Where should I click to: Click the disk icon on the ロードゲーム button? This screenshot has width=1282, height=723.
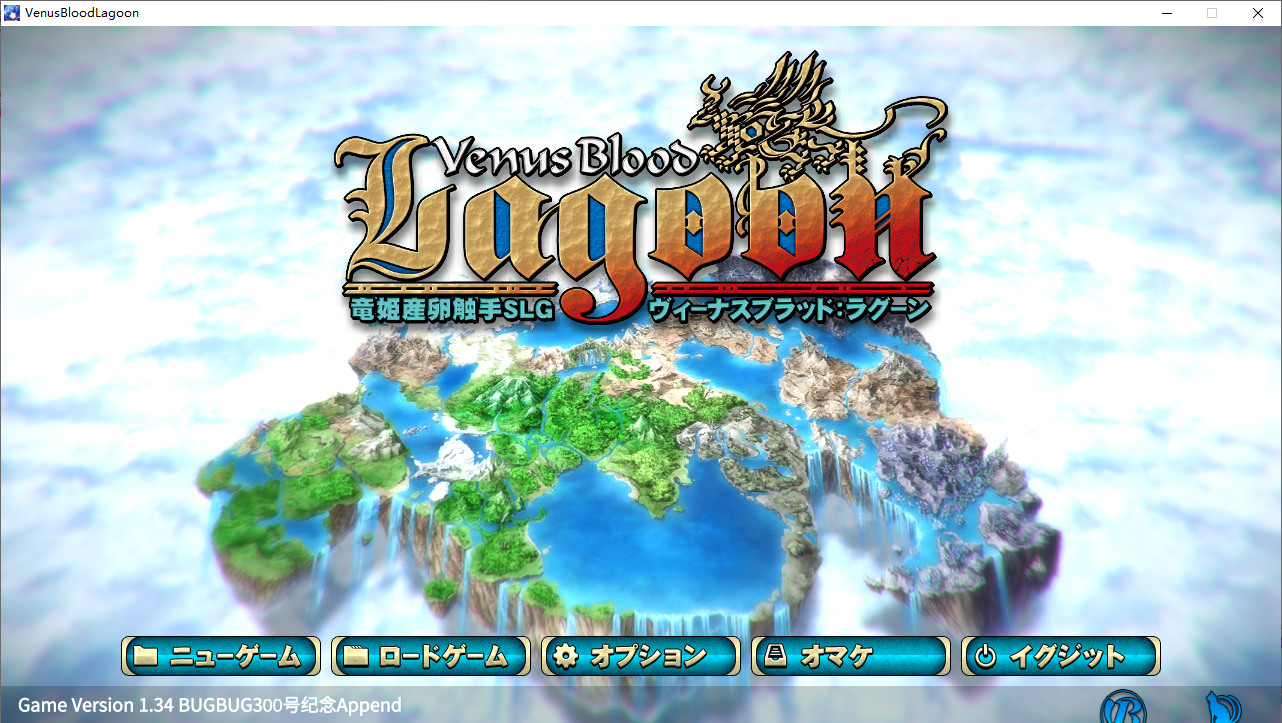point(356,657)
